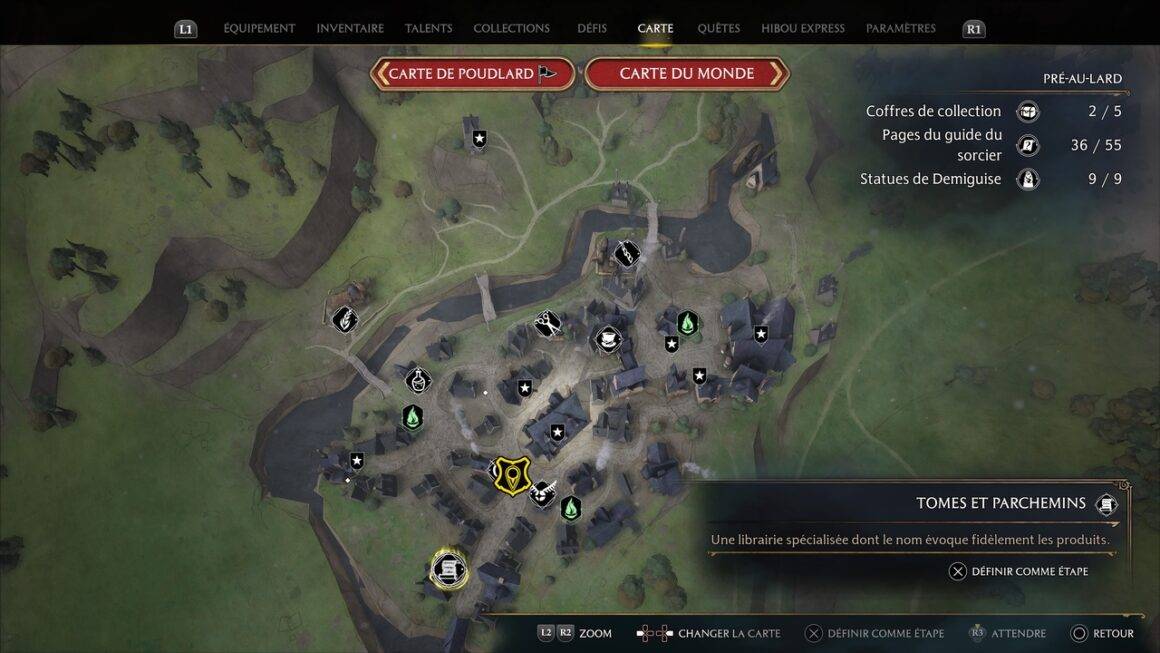Click the yellow quest waypoint marker
The image size is (1160, 653).
(513, 474)
